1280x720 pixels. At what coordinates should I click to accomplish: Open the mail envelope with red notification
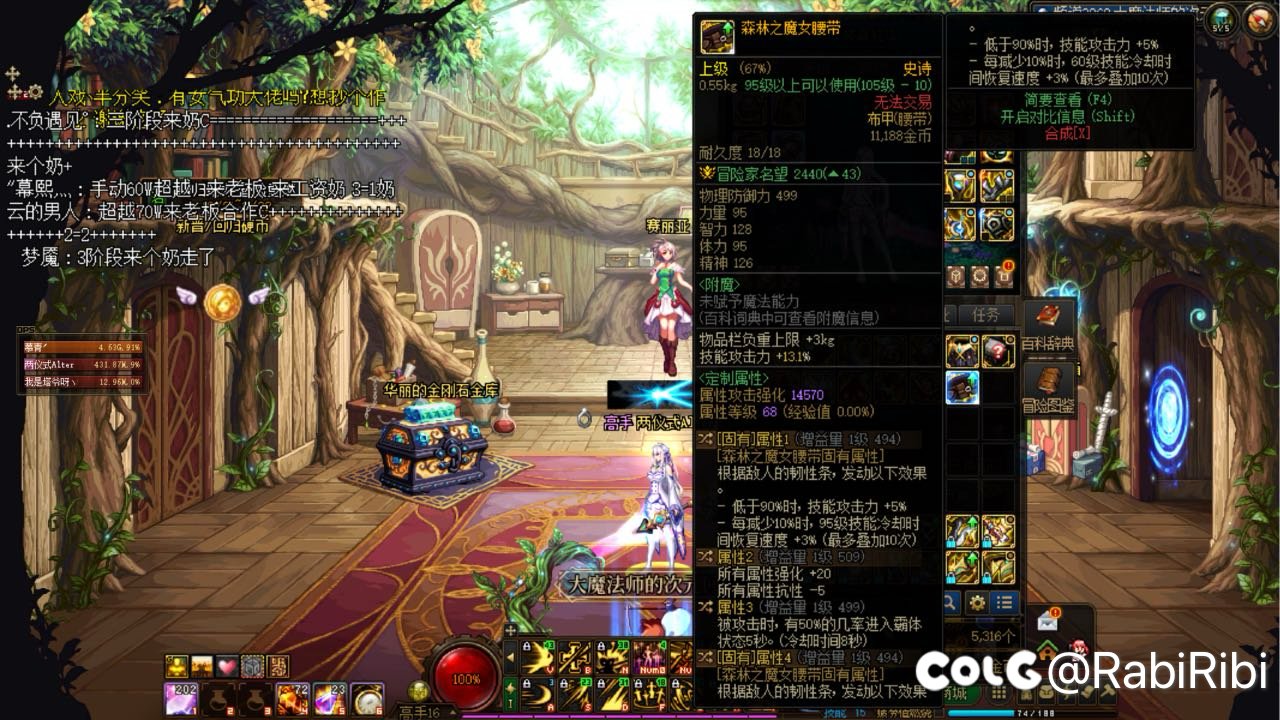(x=1047, y=623)
